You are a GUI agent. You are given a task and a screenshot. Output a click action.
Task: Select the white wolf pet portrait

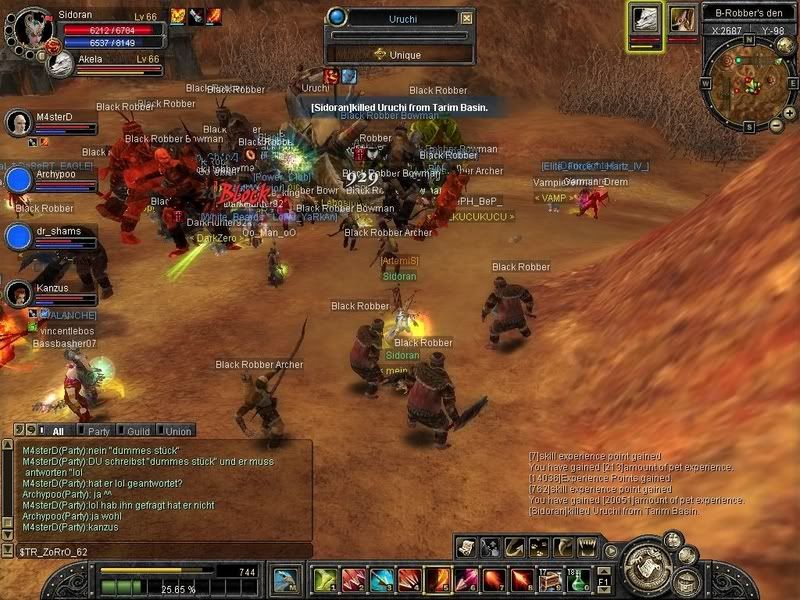tap(646, 20)
